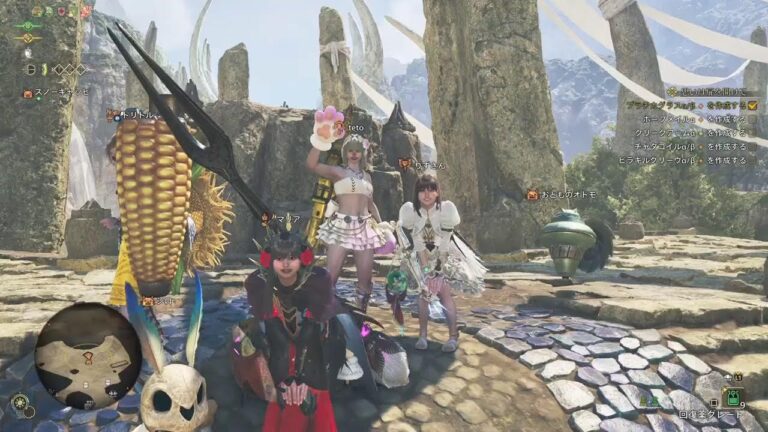Click the compass icon beside the minimap

click(20, 403)
